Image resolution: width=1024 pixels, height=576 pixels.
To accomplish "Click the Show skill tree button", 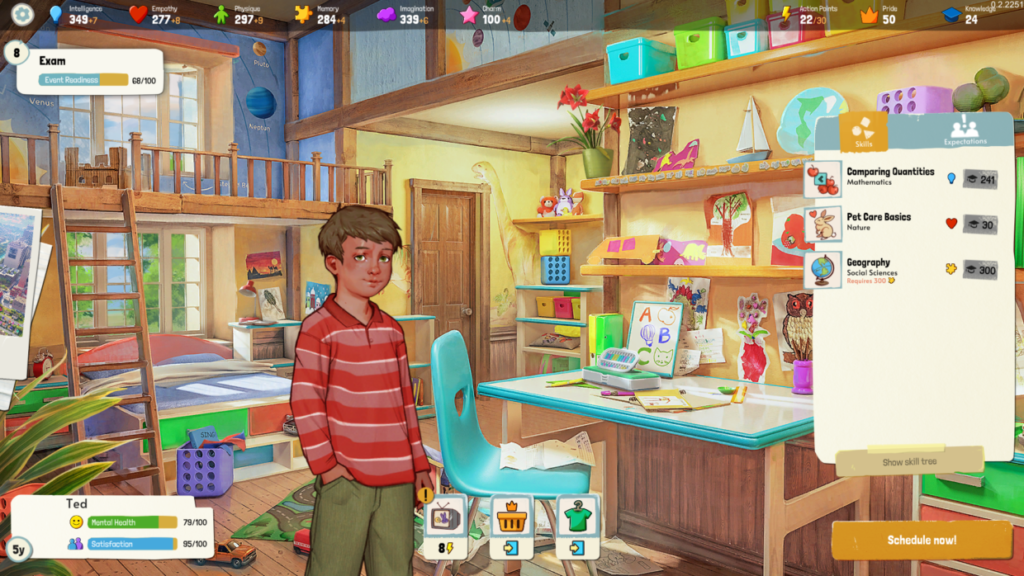I will [x=907, y=462].
